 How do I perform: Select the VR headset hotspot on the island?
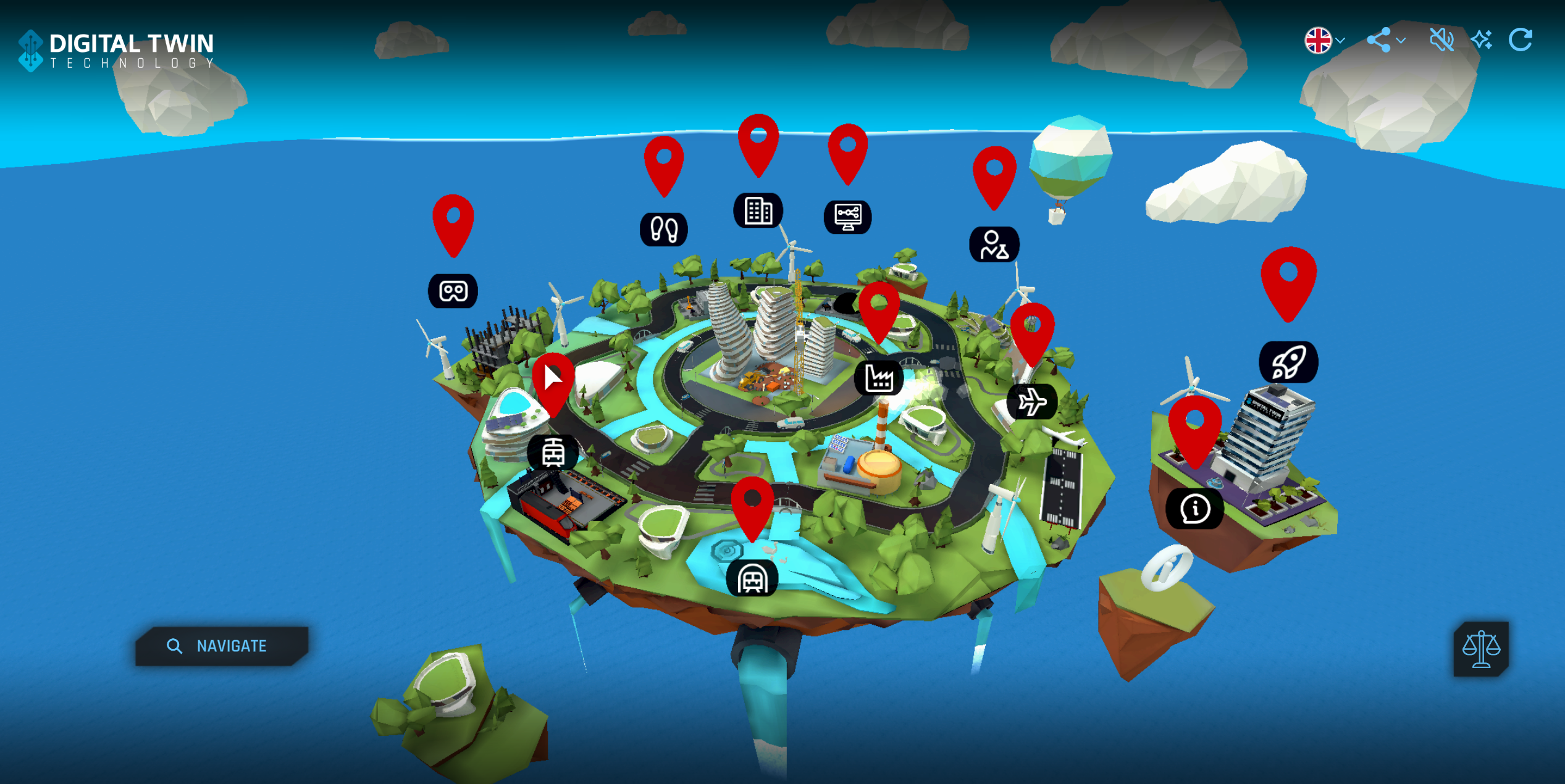pos(453,290)
